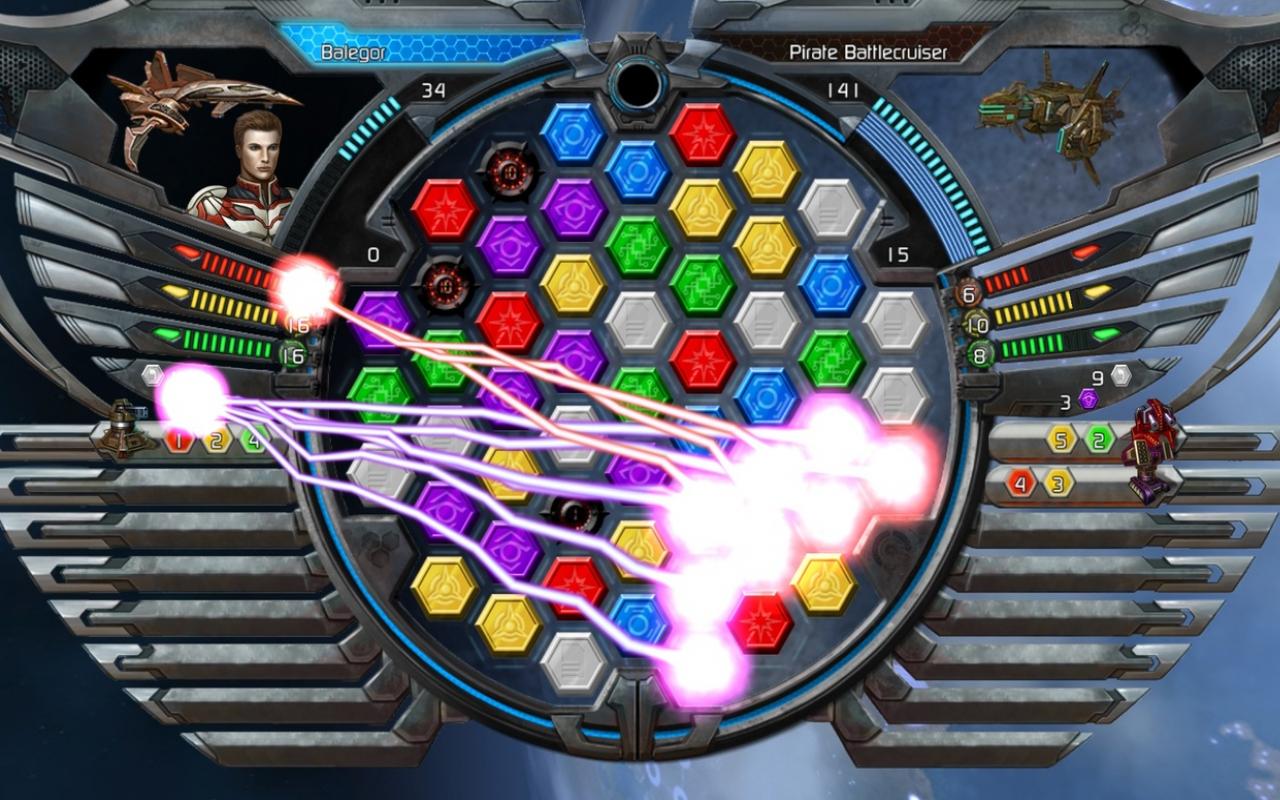Click the green engine orb showing 8
1280x800 pixels.
click(x=982, y=353)
